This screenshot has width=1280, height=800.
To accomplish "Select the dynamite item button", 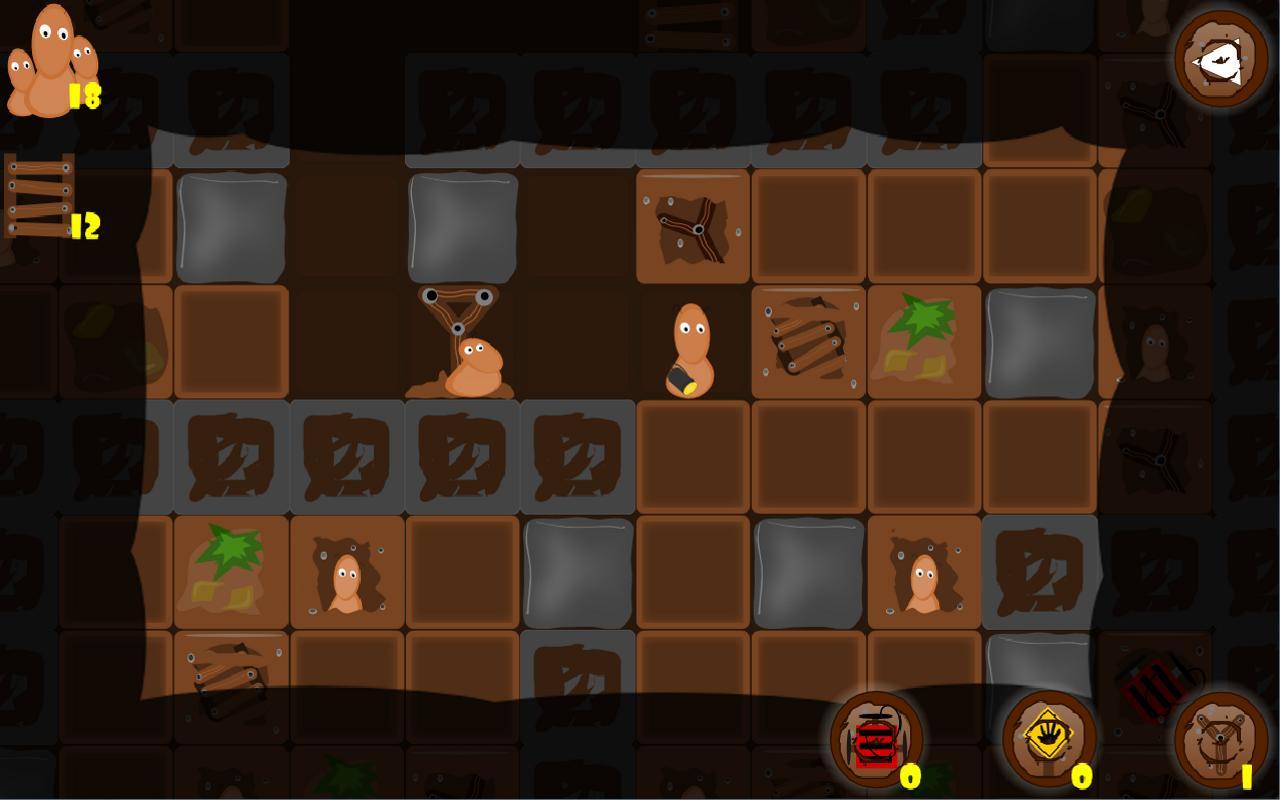I will coord(877,741).
